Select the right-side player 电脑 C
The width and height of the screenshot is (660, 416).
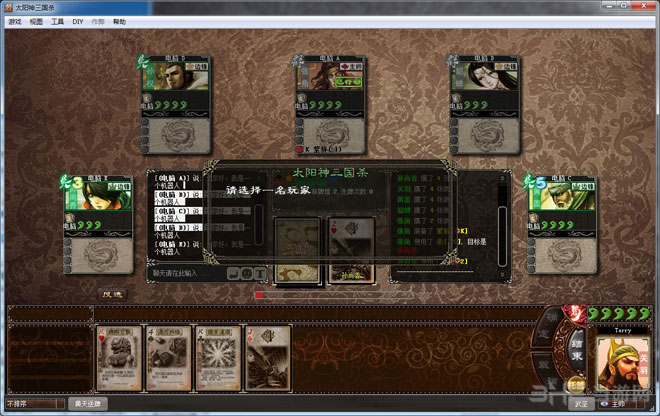[563, 222]
